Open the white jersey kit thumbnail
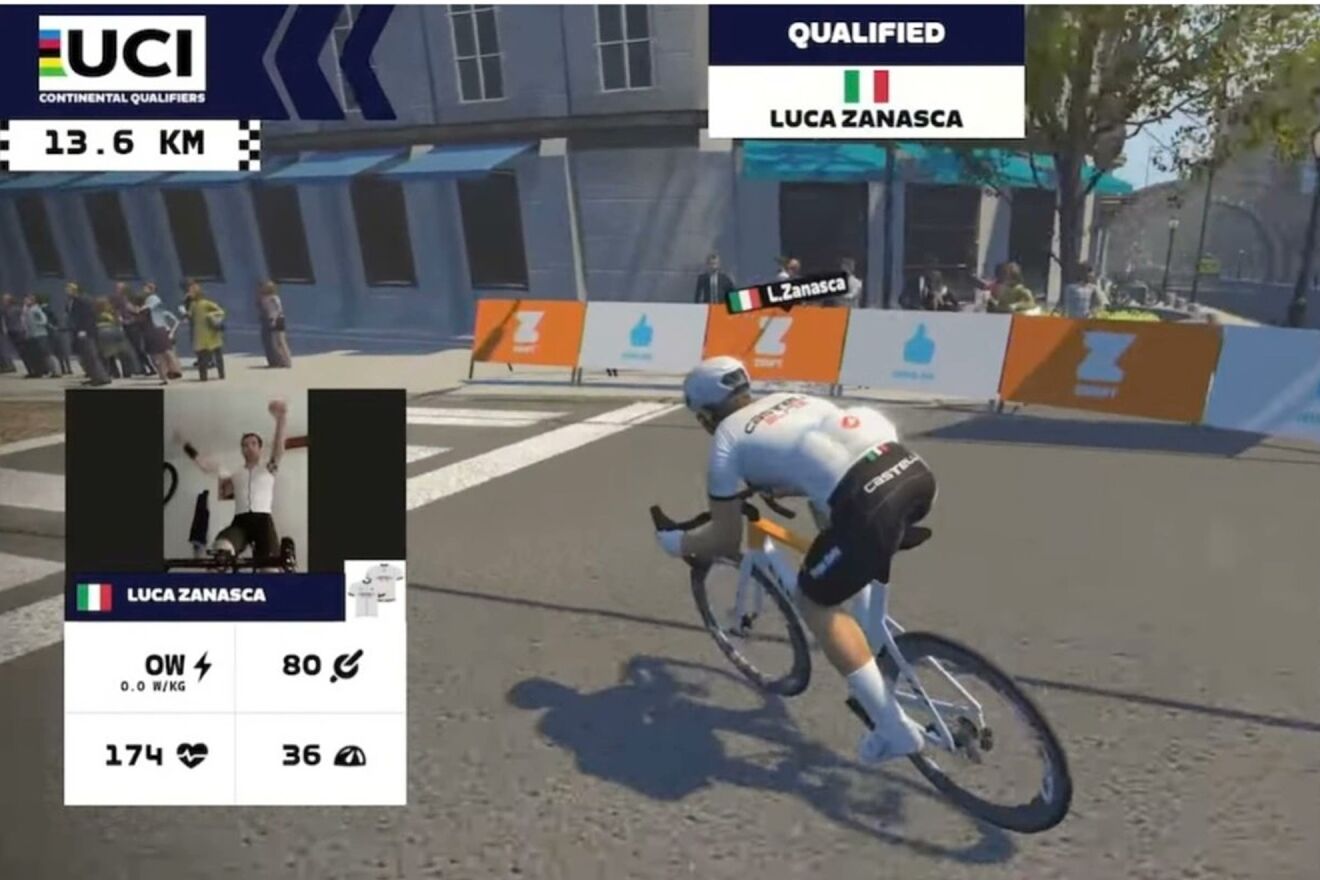The width and height of the screenshot is (1320, 880). pos(375,590)
